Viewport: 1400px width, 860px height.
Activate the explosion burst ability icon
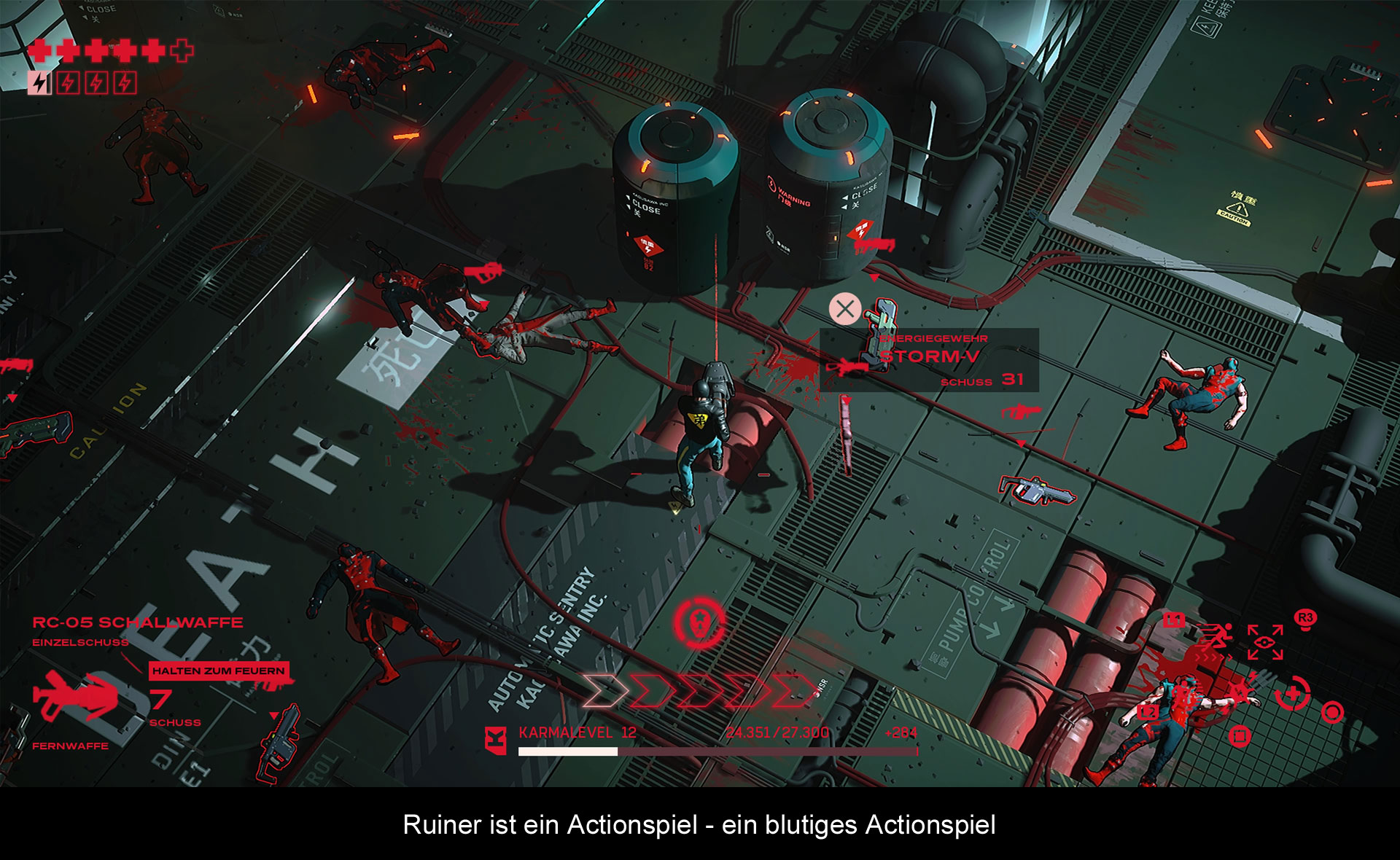click(1240, 691)
